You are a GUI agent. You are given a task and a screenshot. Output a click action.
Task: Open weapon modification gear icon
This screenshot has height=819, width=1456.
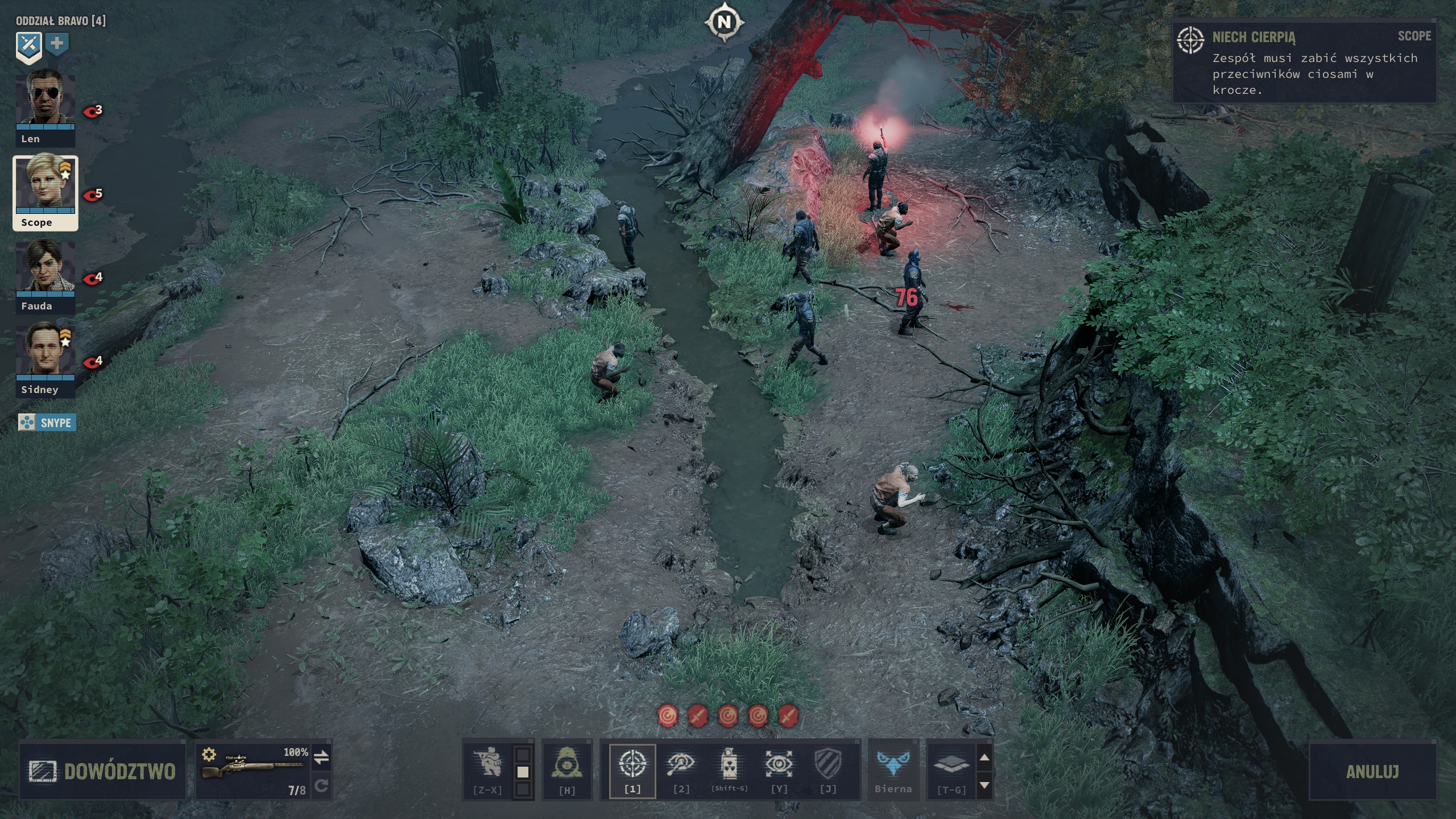[x=209, y=754]
